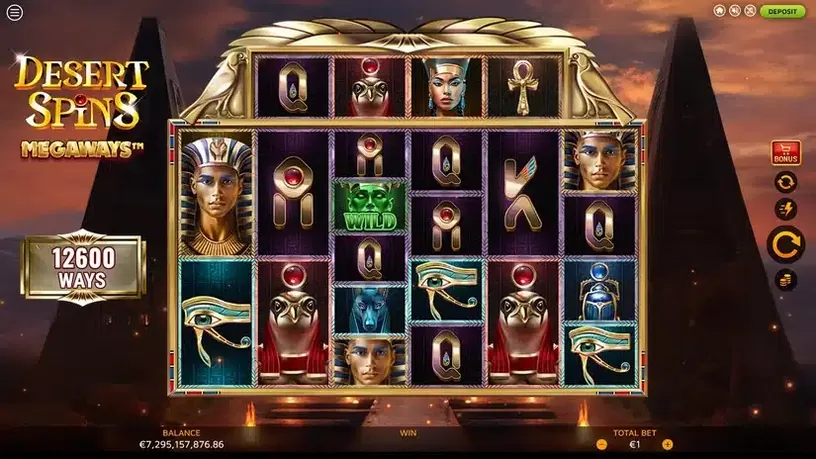Open the hamburger menu
The width and height of the screenshot is (816, 459).
[14, 13]
